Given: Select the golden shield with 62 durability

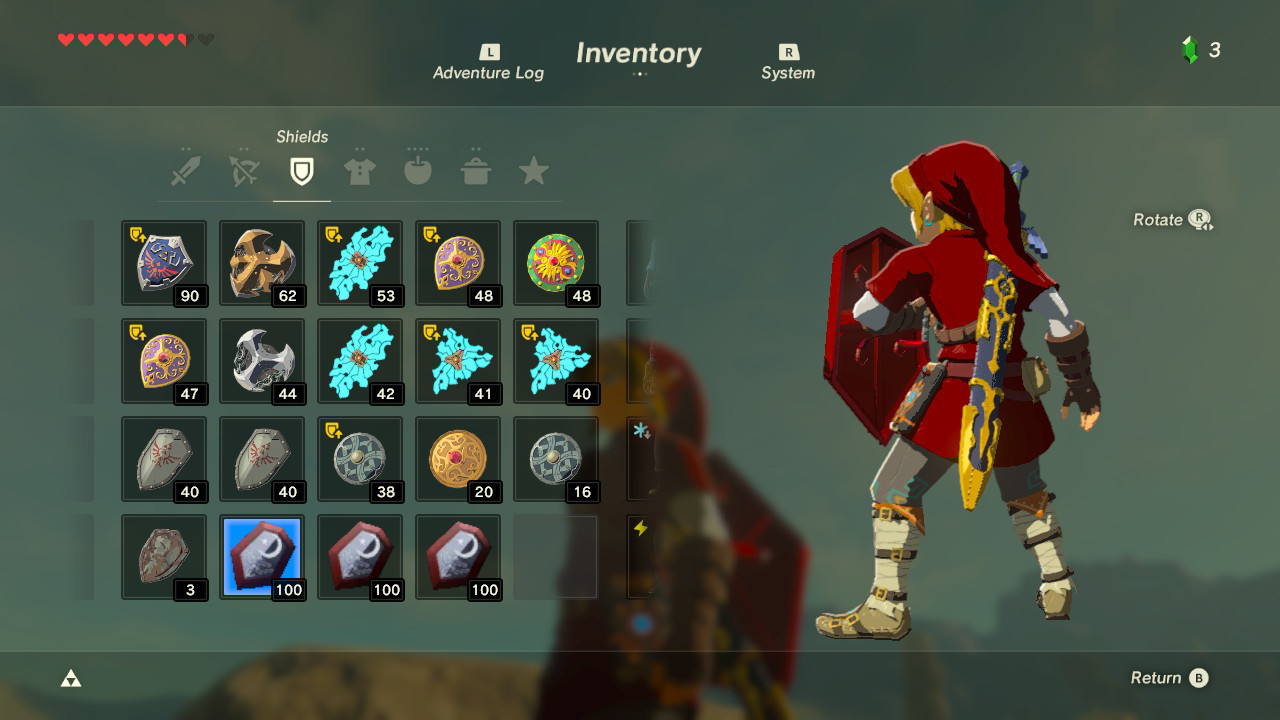Looking at the screenshot, I should click(261, 262).
